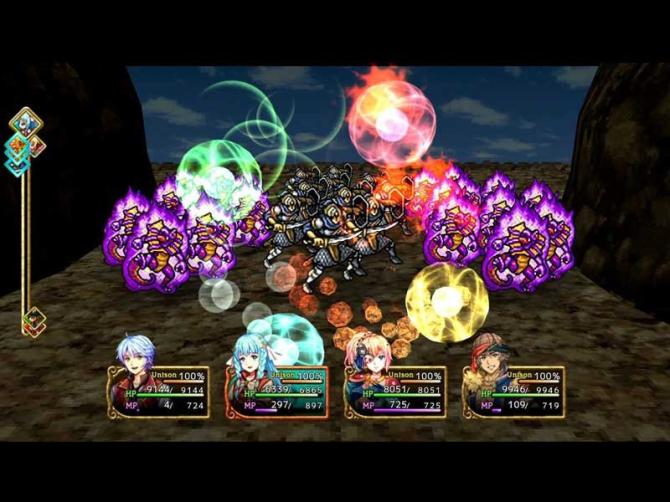Pick the pink-haired girl's status panel
This screenshot has width=670, height=502.
tap(394, 391)
